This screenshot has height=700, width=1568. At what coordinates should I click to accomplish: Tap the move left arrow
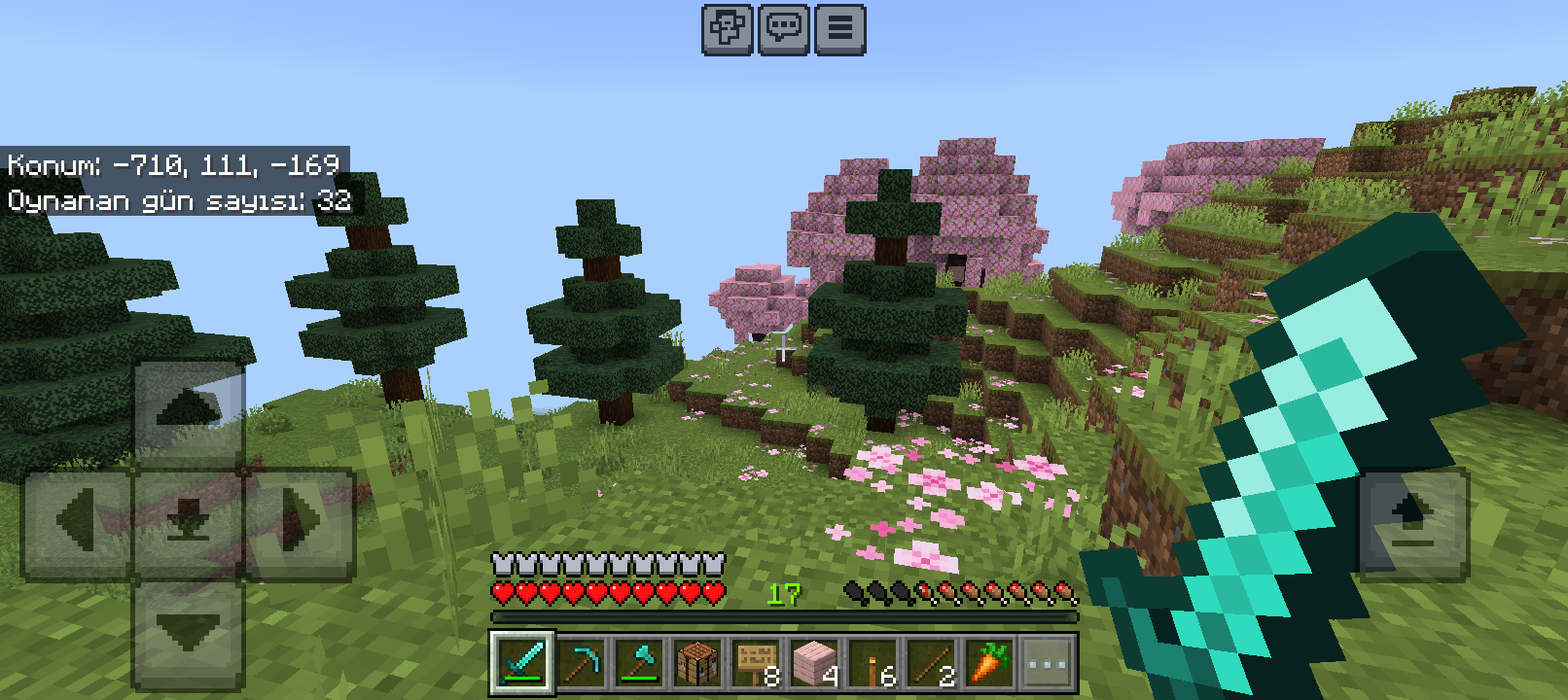click(x=76, y=524)
